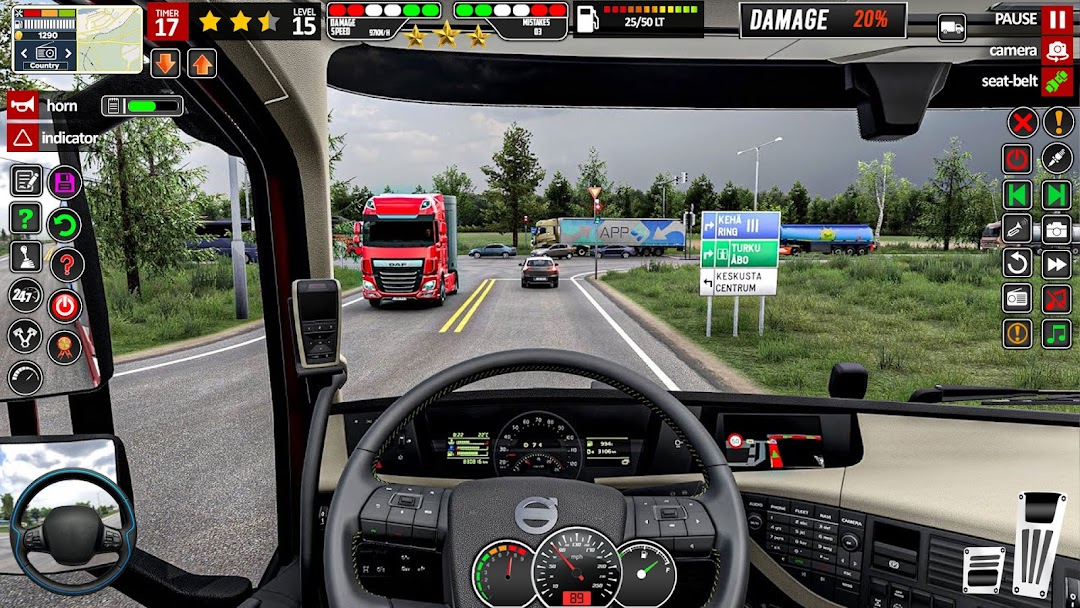Open the green question mark help icon
1080x608 pixels.
[x=25, y=218]
